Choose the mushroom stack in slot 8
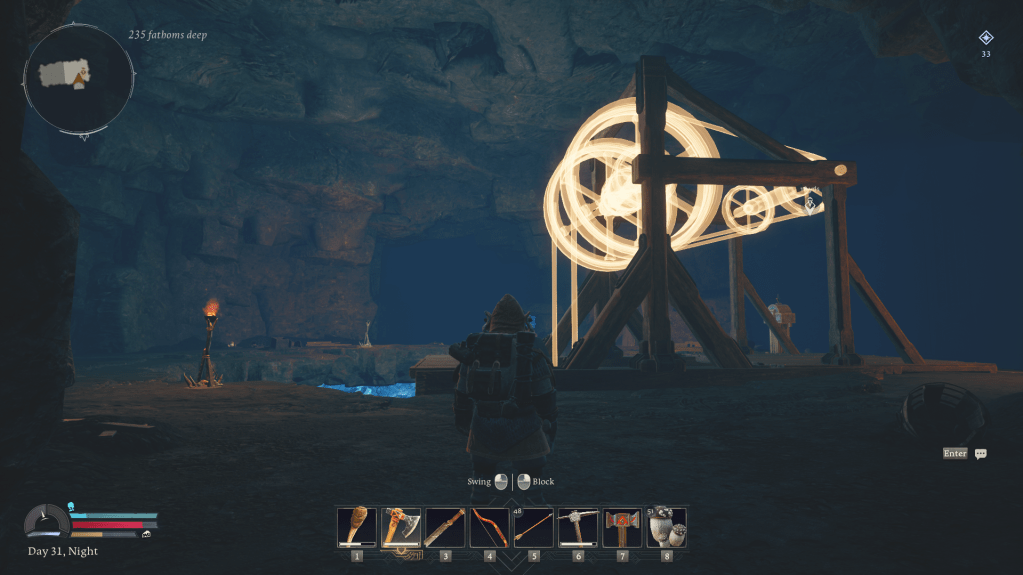The height and width of the screenshot is (575, 1023). [666, 527]
